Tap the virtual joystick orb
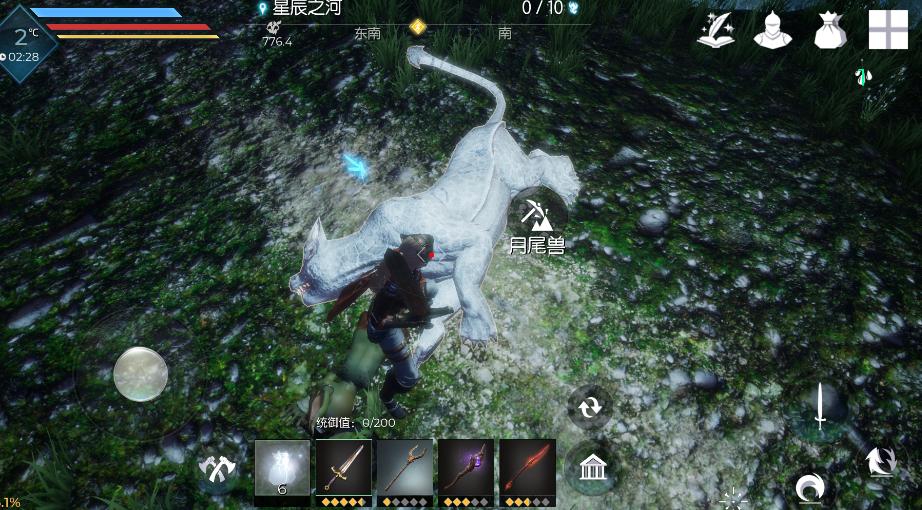The width and height of the screenshot is (922, 510). [140, 374]
